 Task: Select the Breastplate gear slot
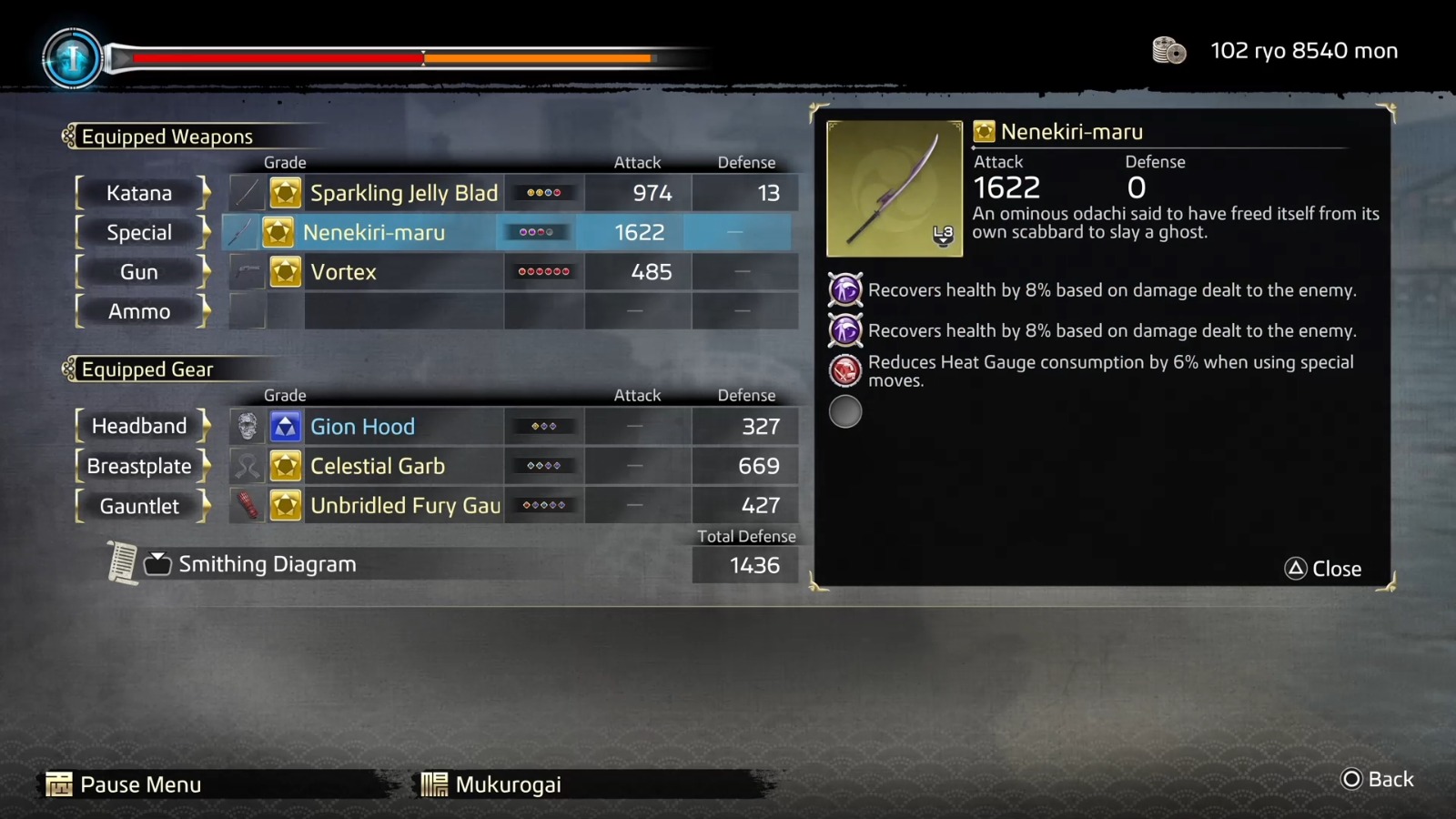[138, 465]
